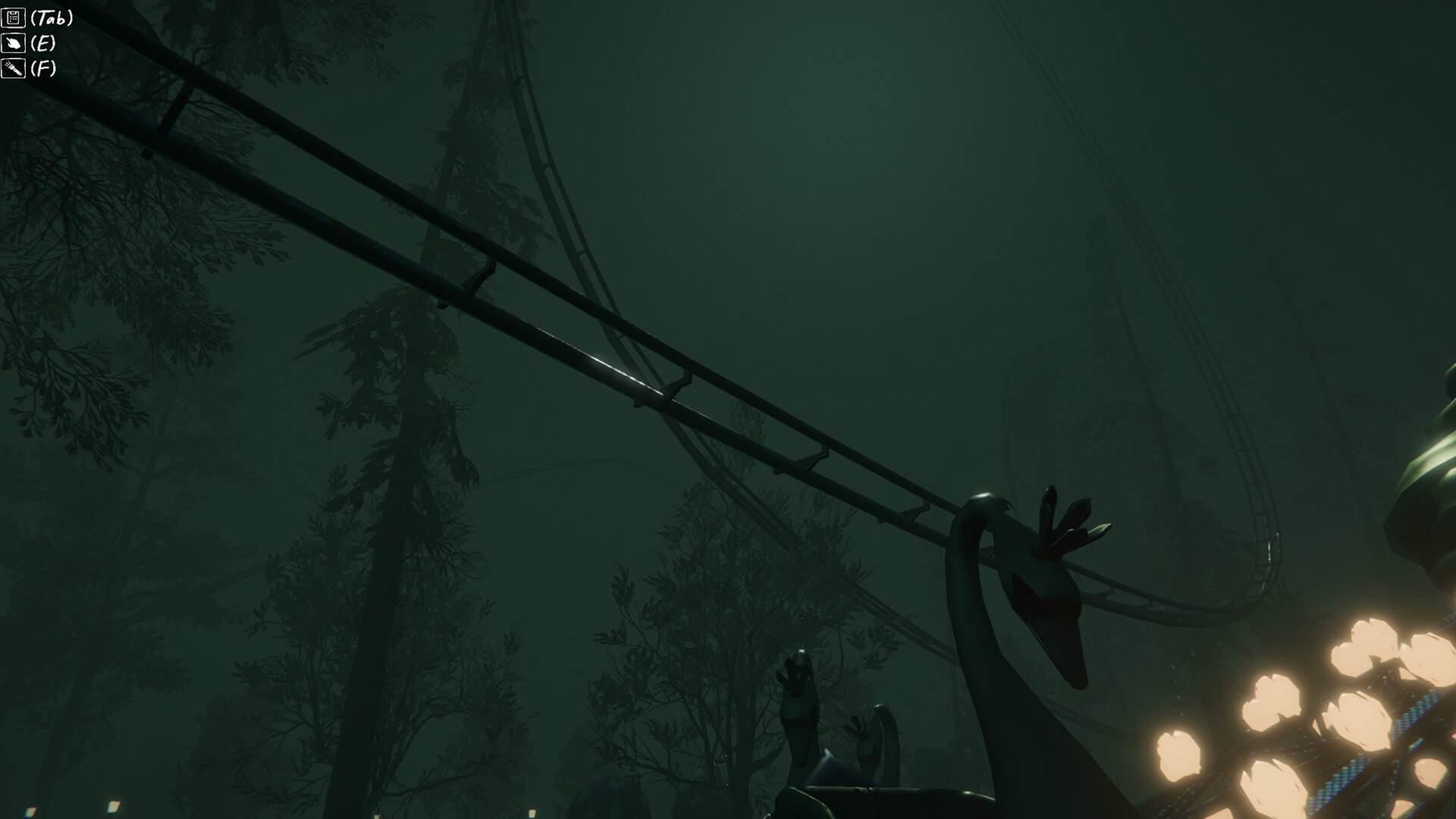1456x819 pixels.
Task: Click the reaching hand symbol in the HUD
Action: click(x=13, y=42)
